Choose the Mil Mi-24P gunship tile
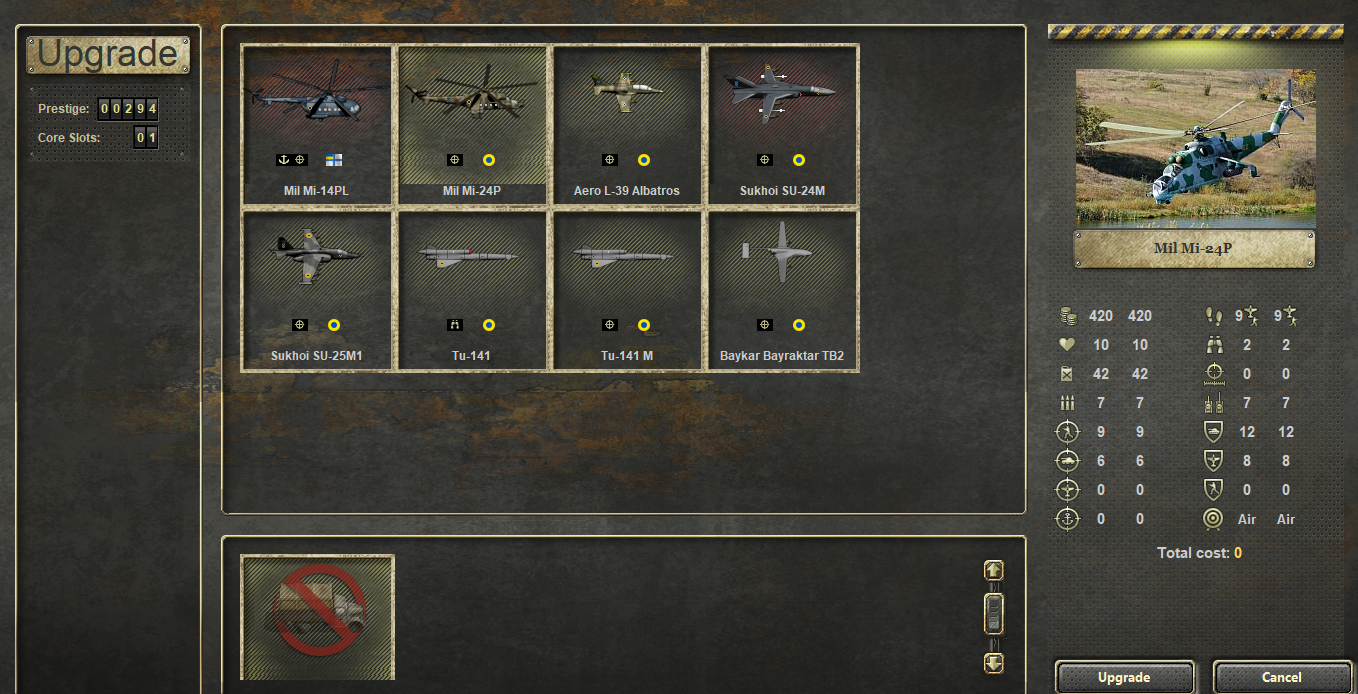 (472, 125)
